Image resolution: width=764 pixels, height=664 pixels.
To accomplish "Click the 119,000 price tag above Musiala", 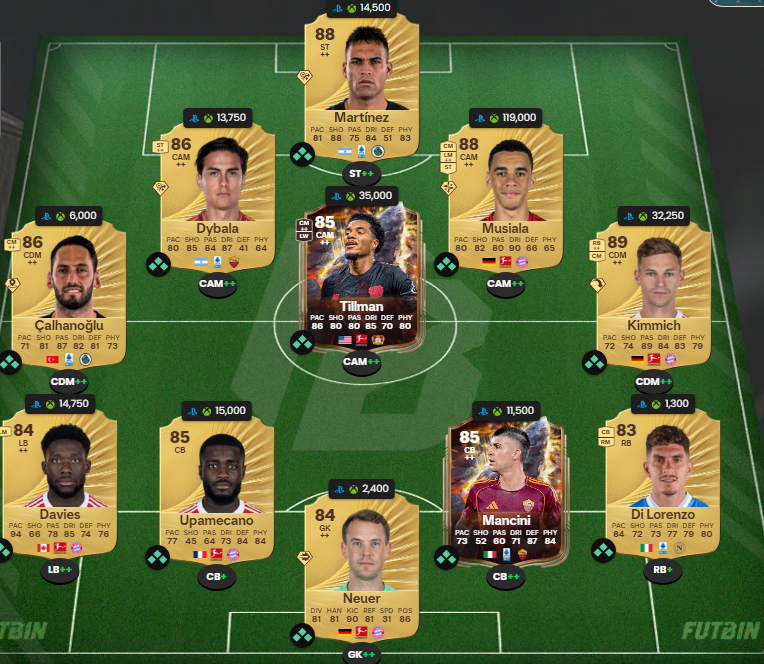I will [x=505, y=117].
